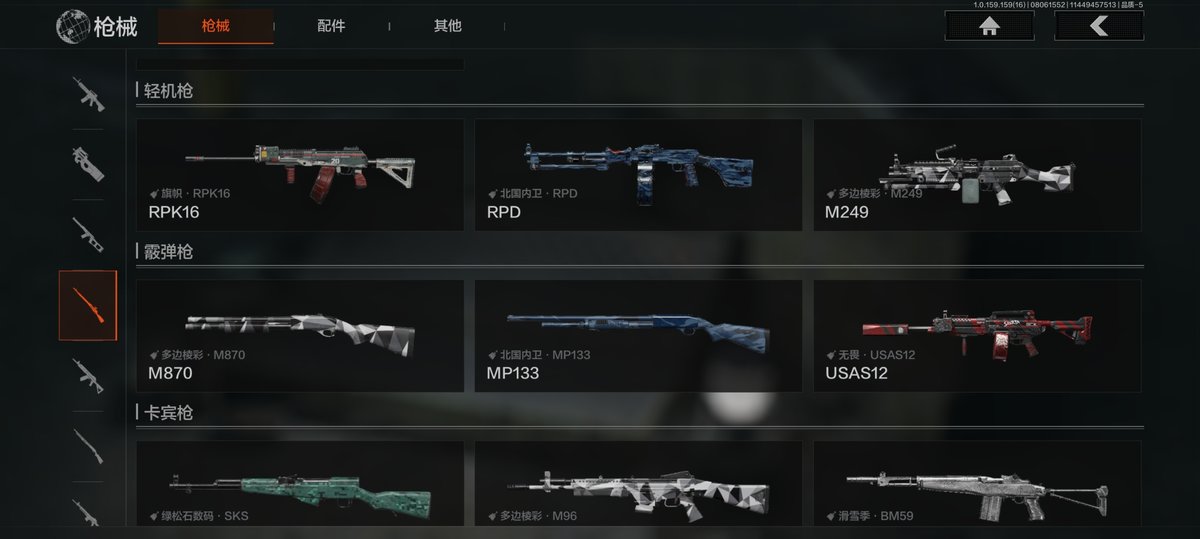Pick the BM59 carbine
The width and height of the screenshot is (1200, 539).
pos(976,490)
